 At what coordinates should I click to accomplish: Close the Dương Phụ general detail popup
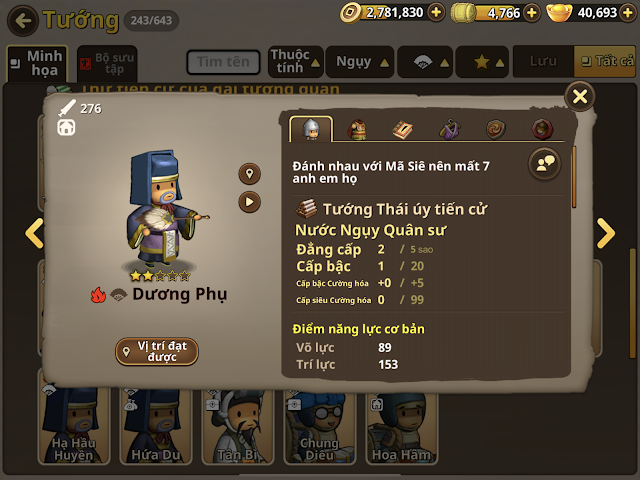click(579, 96)
